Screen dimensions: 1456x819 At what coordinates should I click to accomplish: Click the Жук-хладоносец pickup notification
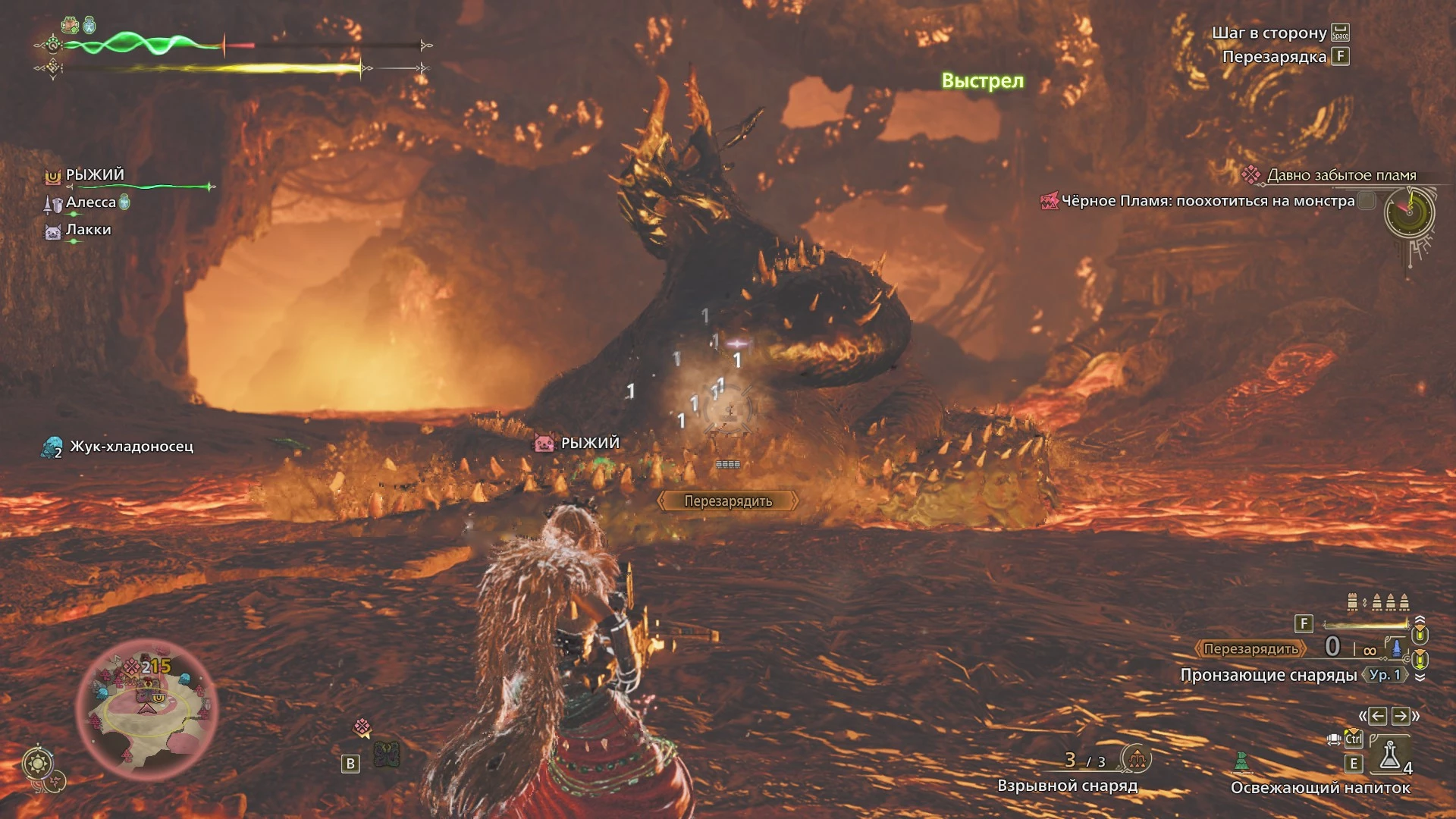click(x=130, y=447)
